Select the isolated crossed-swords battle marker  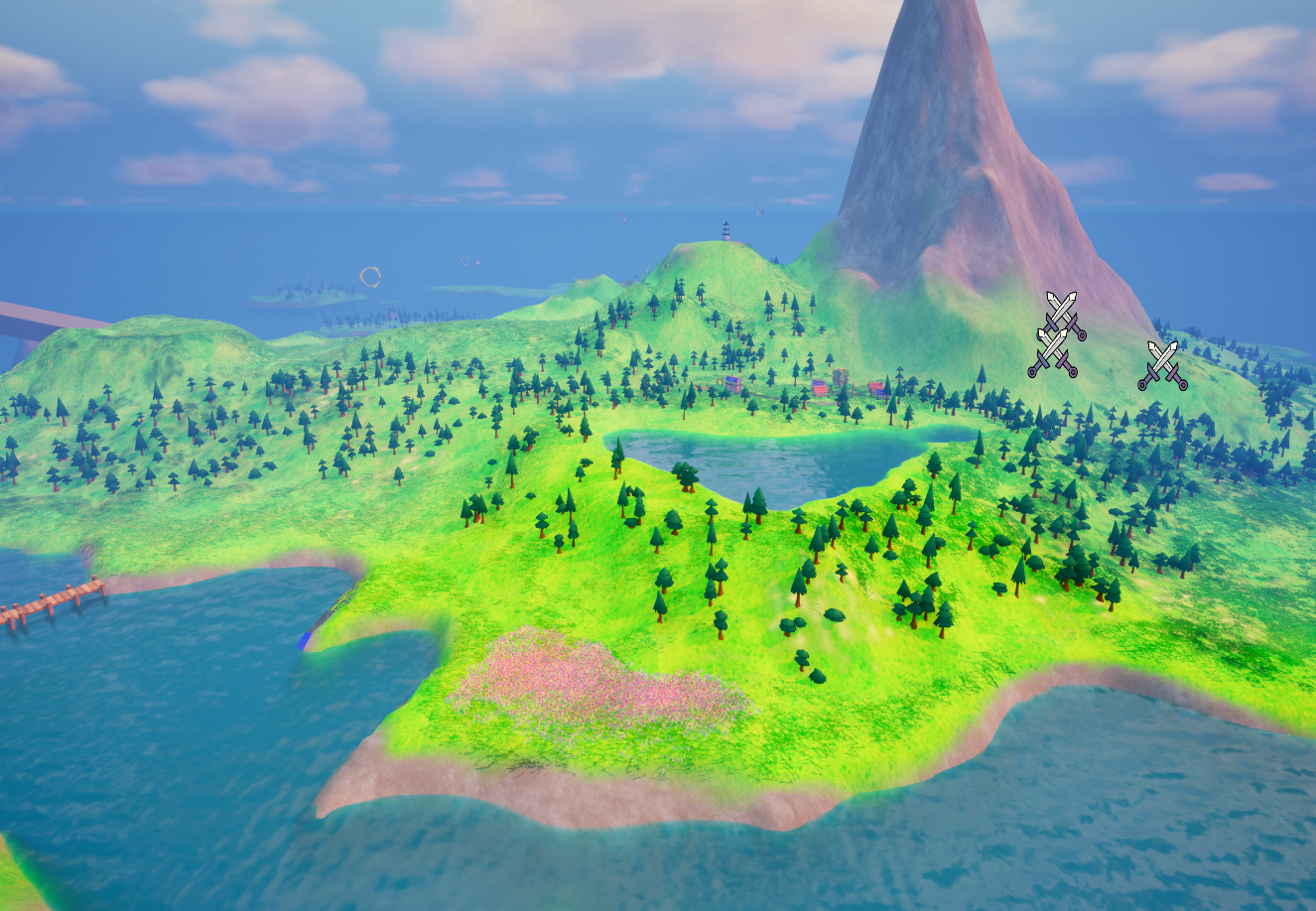(1162, 365)
